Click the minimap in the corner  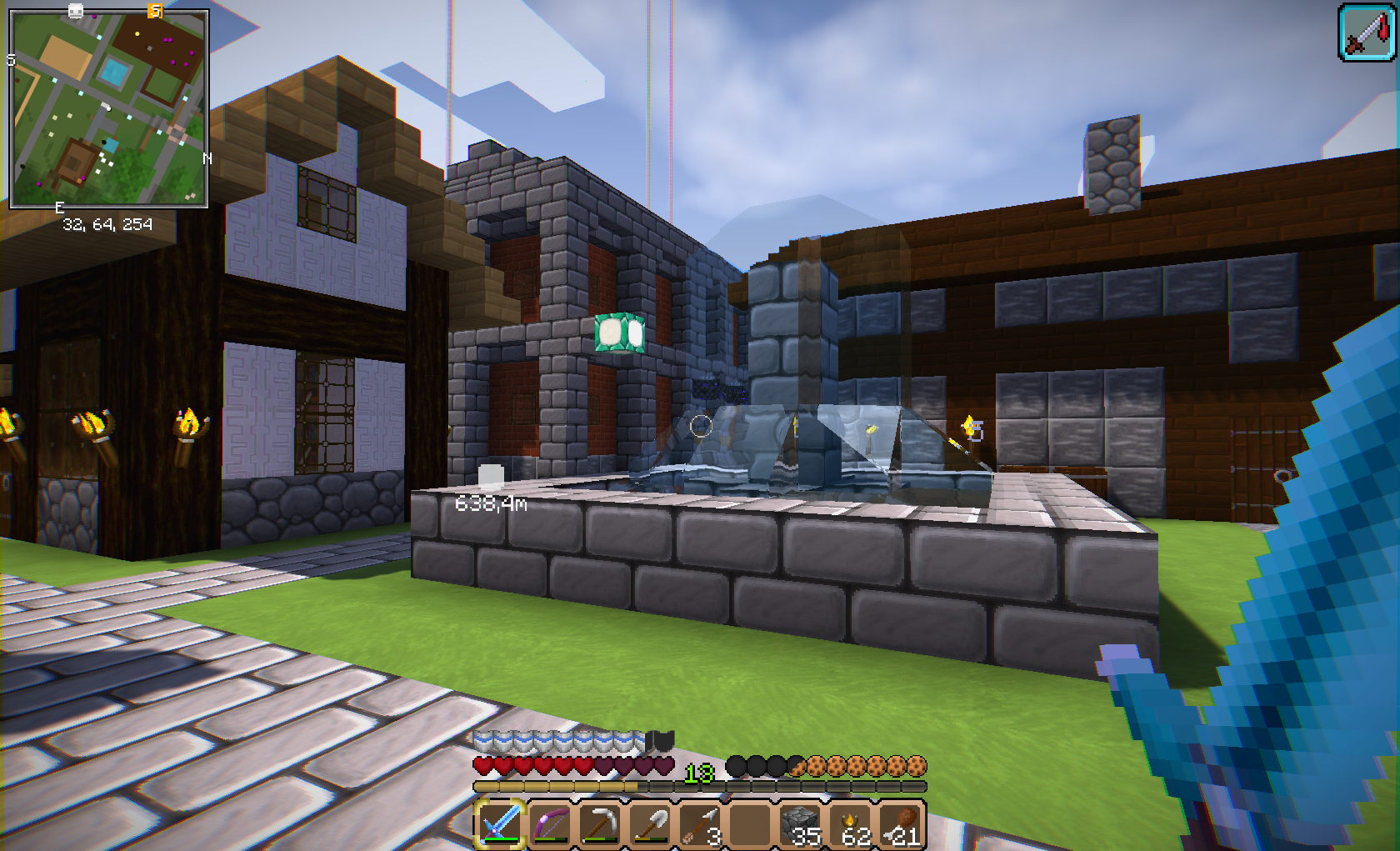108,108
